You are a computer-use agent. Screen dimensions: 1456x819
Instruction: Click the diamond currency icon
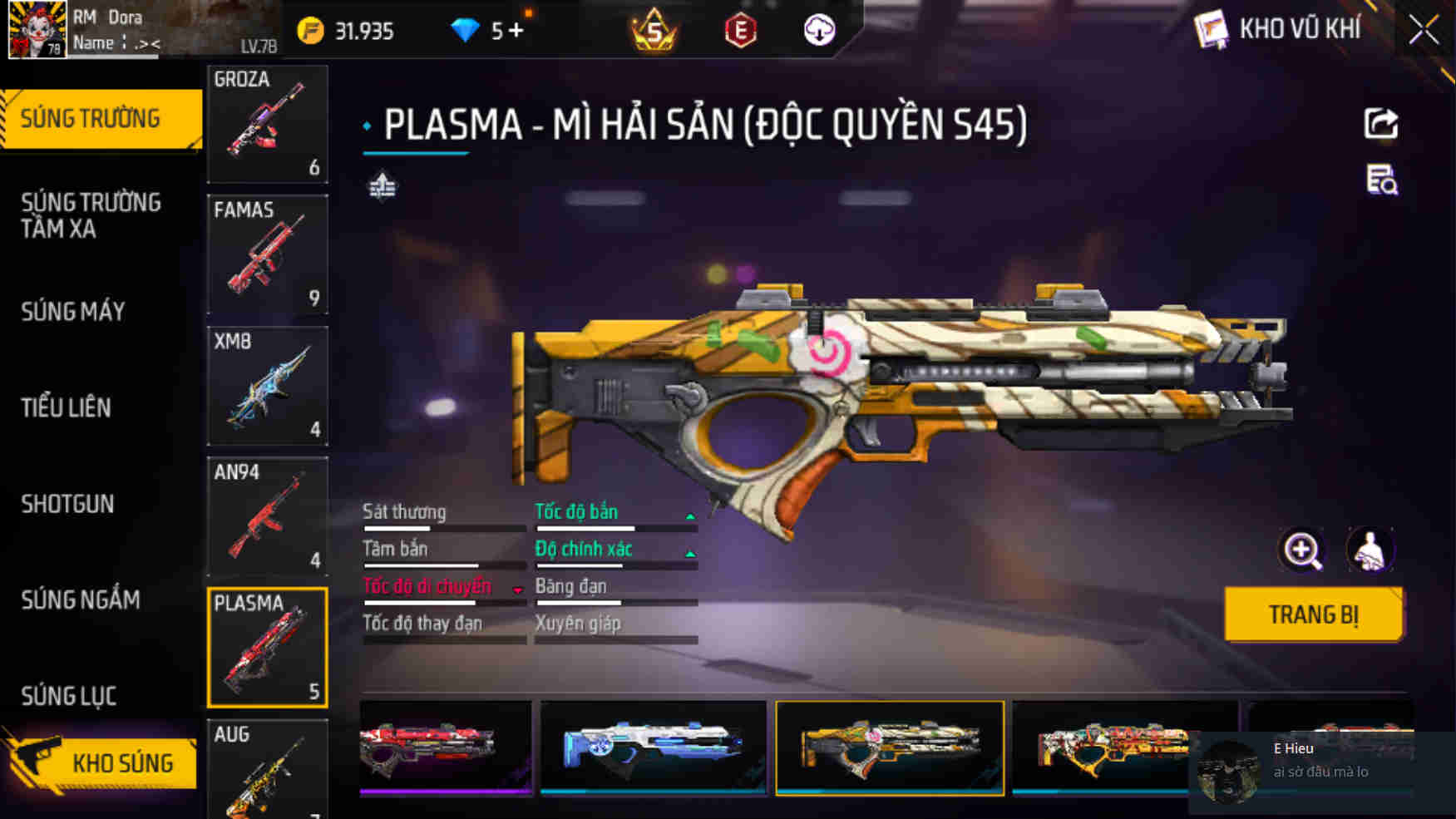(465, 28)
